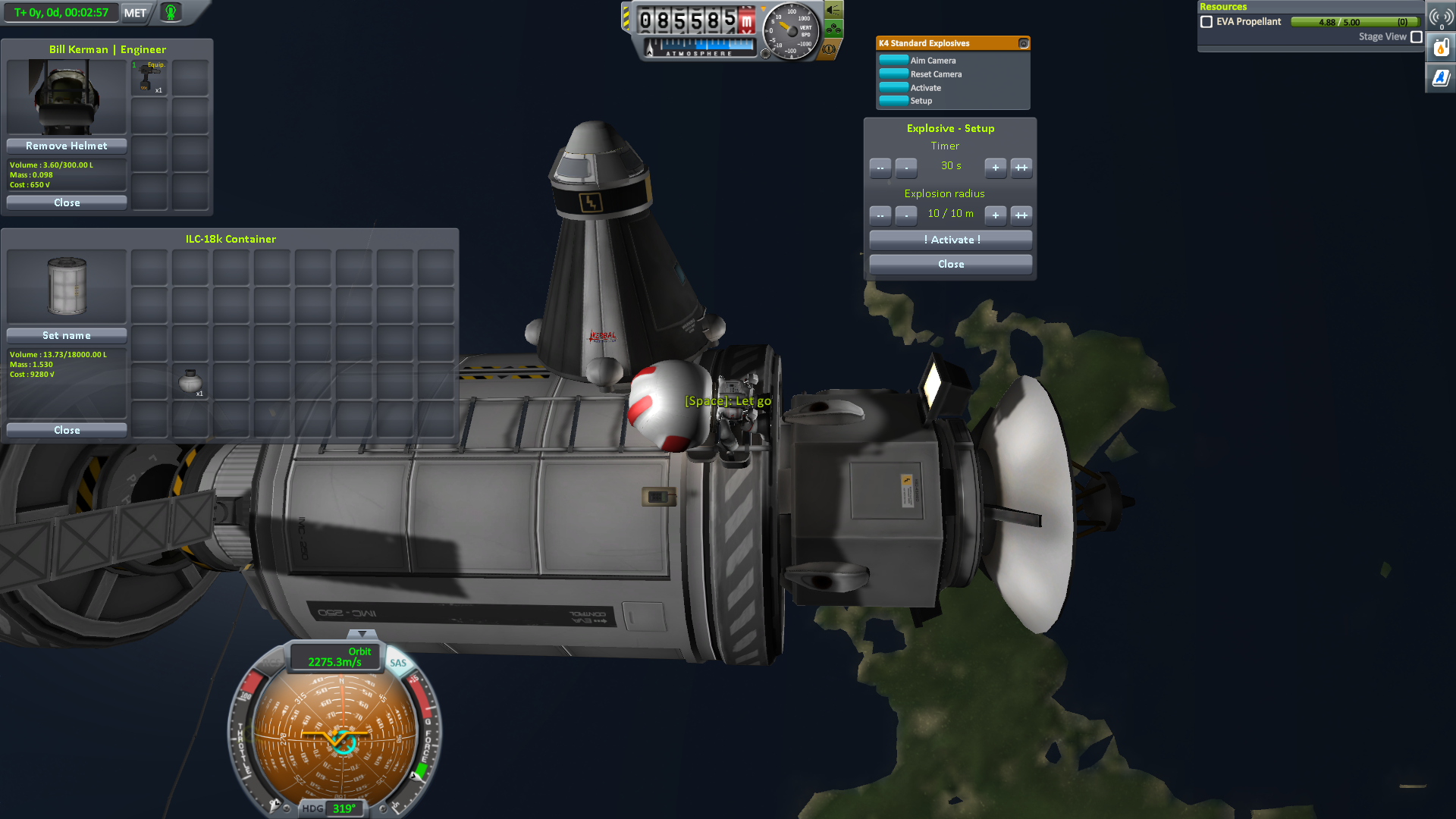Toggle the MET time display button
The width and height of the screenshot is (1456, 819).
click(135, 13)
